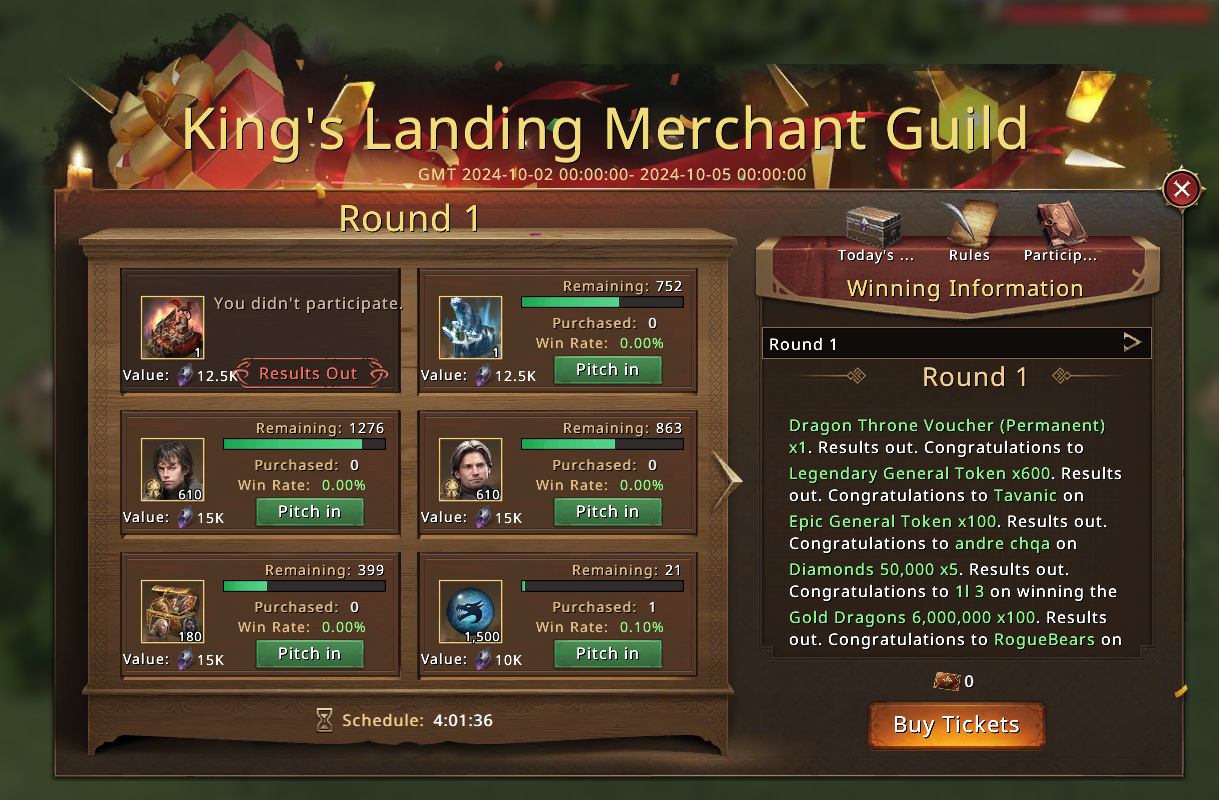The height and width of the screenshot is (800, 1219).
Task: Go to next round with arrow
Action: click(x=726, y=480)
